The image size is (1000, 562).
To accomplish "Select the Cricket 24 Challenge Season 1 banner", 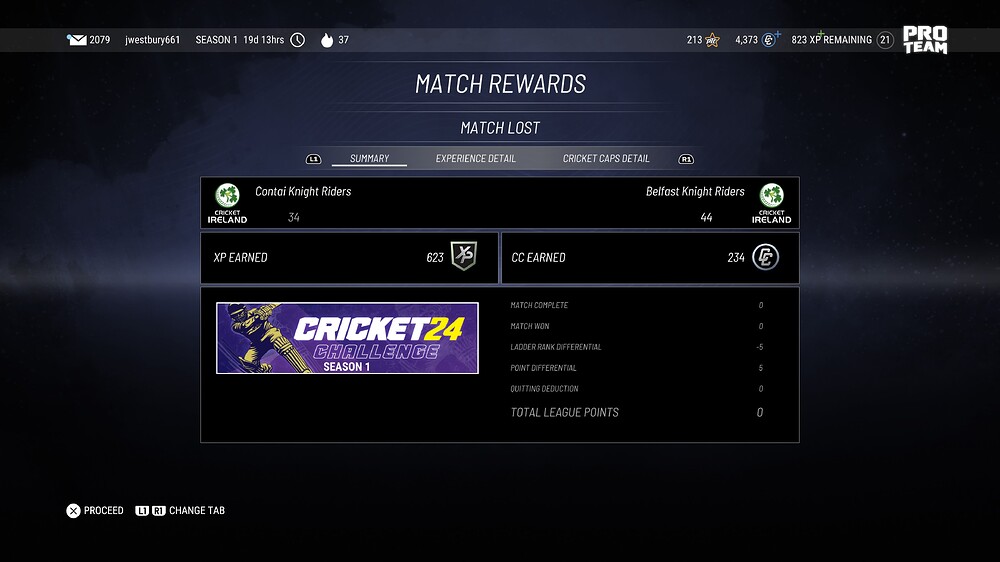I will pos(347,338).
